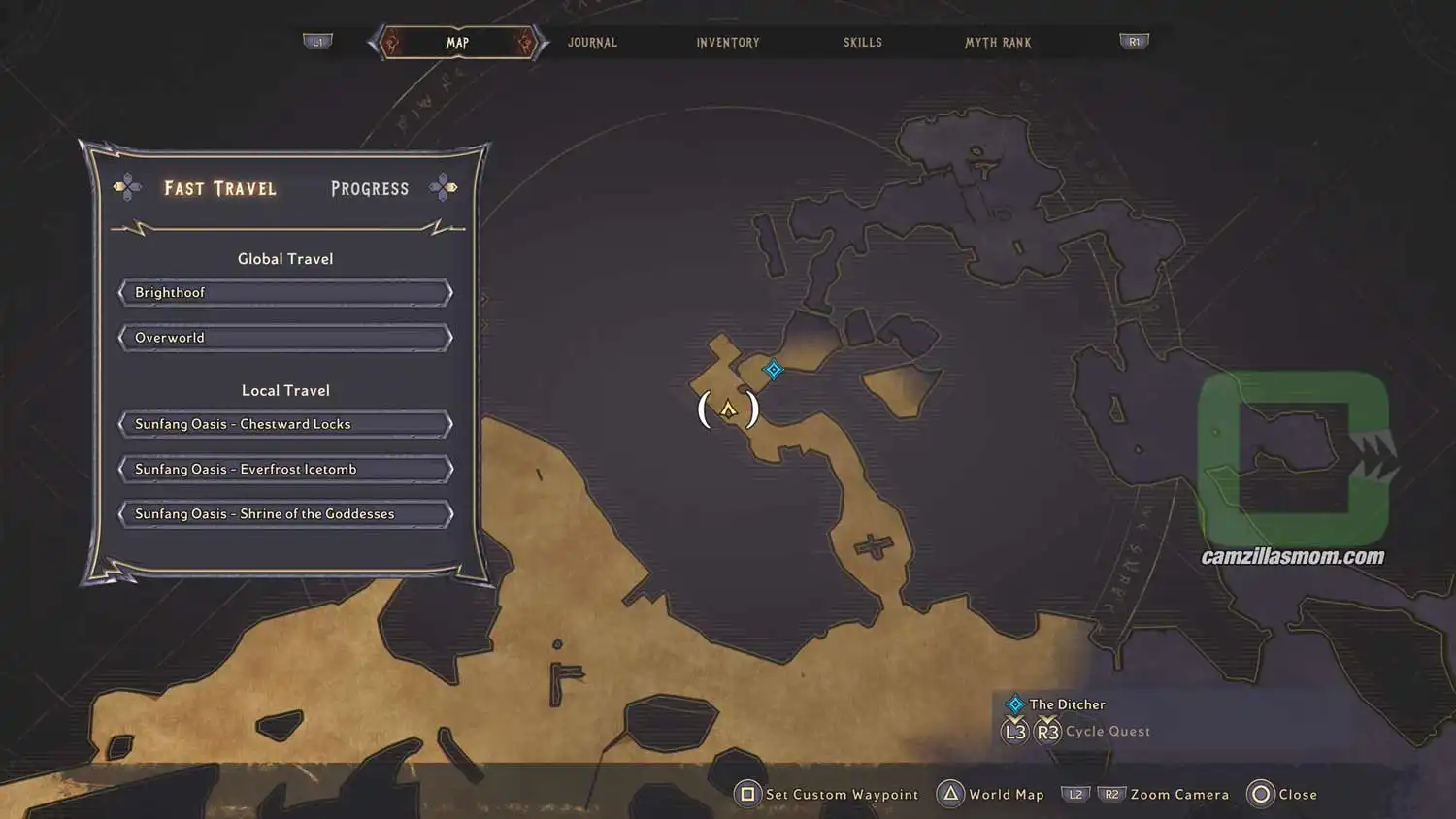Fast travel to Brighthoof
Screen dimensions: 1456x819
click(285, 292)
